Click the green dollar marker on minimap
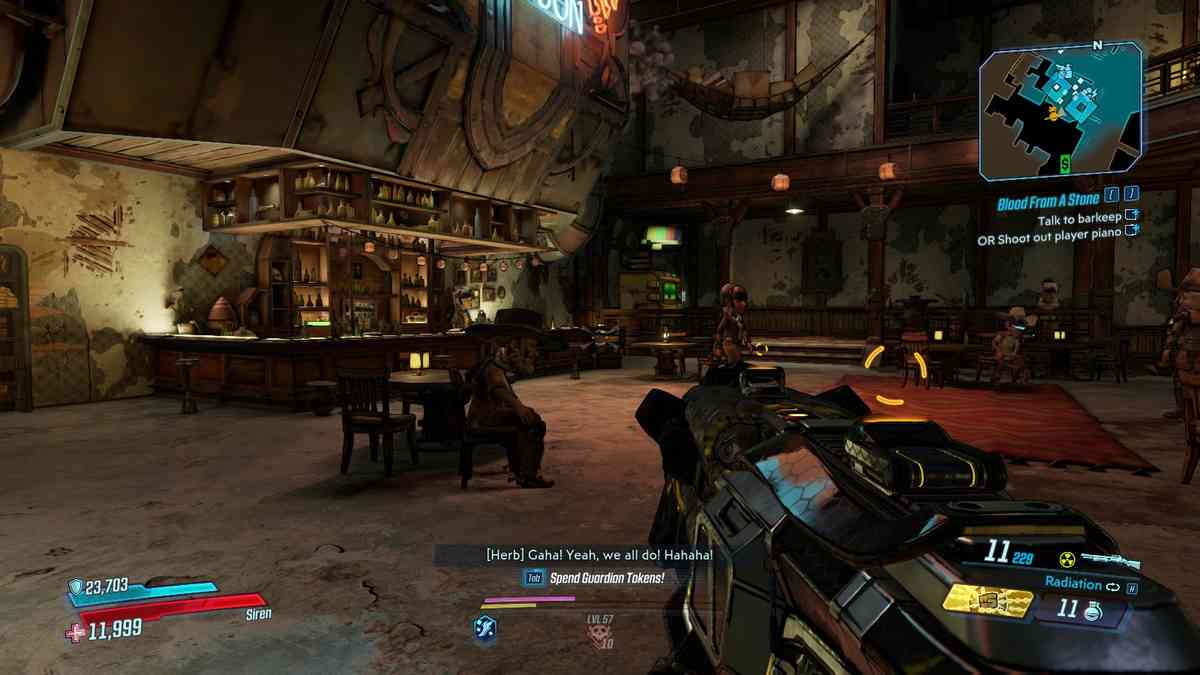 tap(1066, 162)
